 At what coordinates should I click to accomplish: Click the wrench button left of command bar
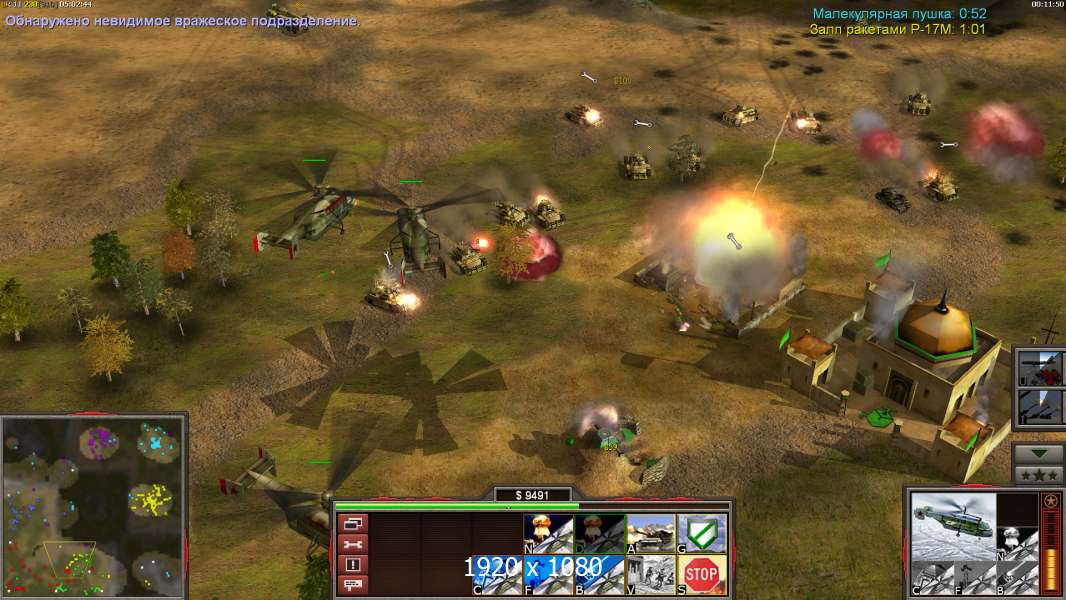pyautogui.click(x=353, y=544)
